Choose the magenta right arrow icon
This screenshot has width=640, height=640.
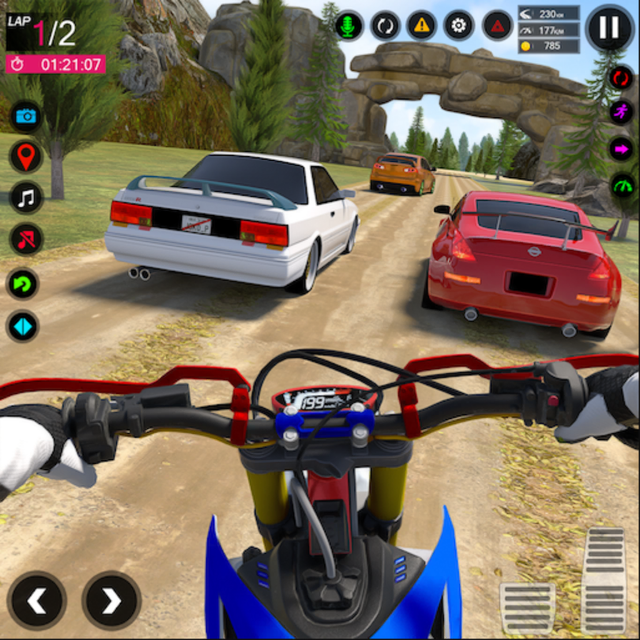622,149
